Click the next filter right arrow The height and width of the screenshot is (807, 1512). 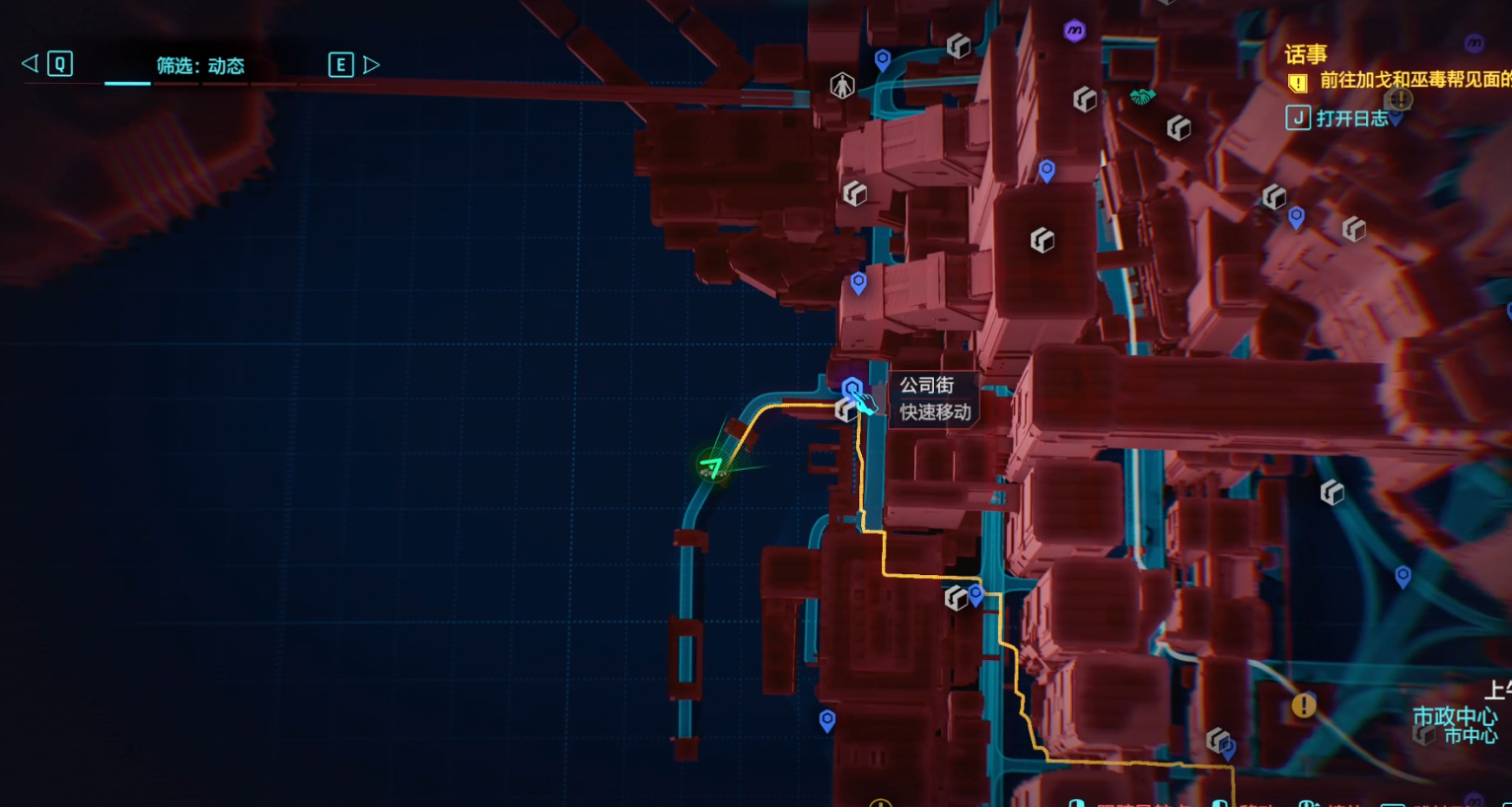pyautogui.click(x=372, y=65)
